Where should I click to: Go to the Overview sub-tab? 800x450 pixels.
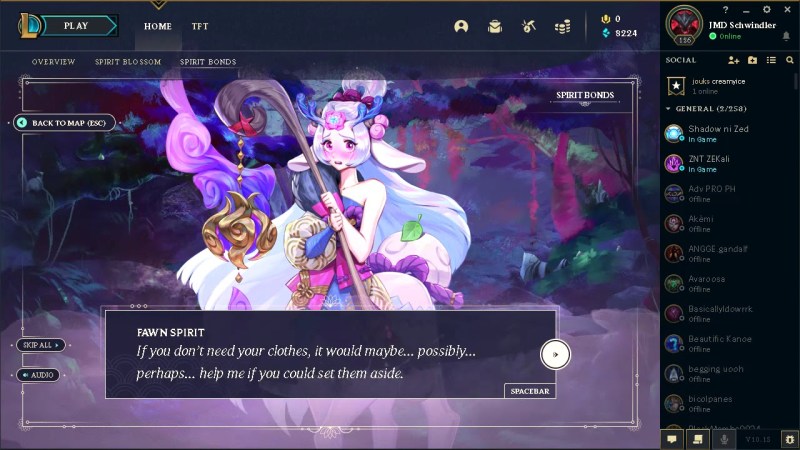(53, 62)
